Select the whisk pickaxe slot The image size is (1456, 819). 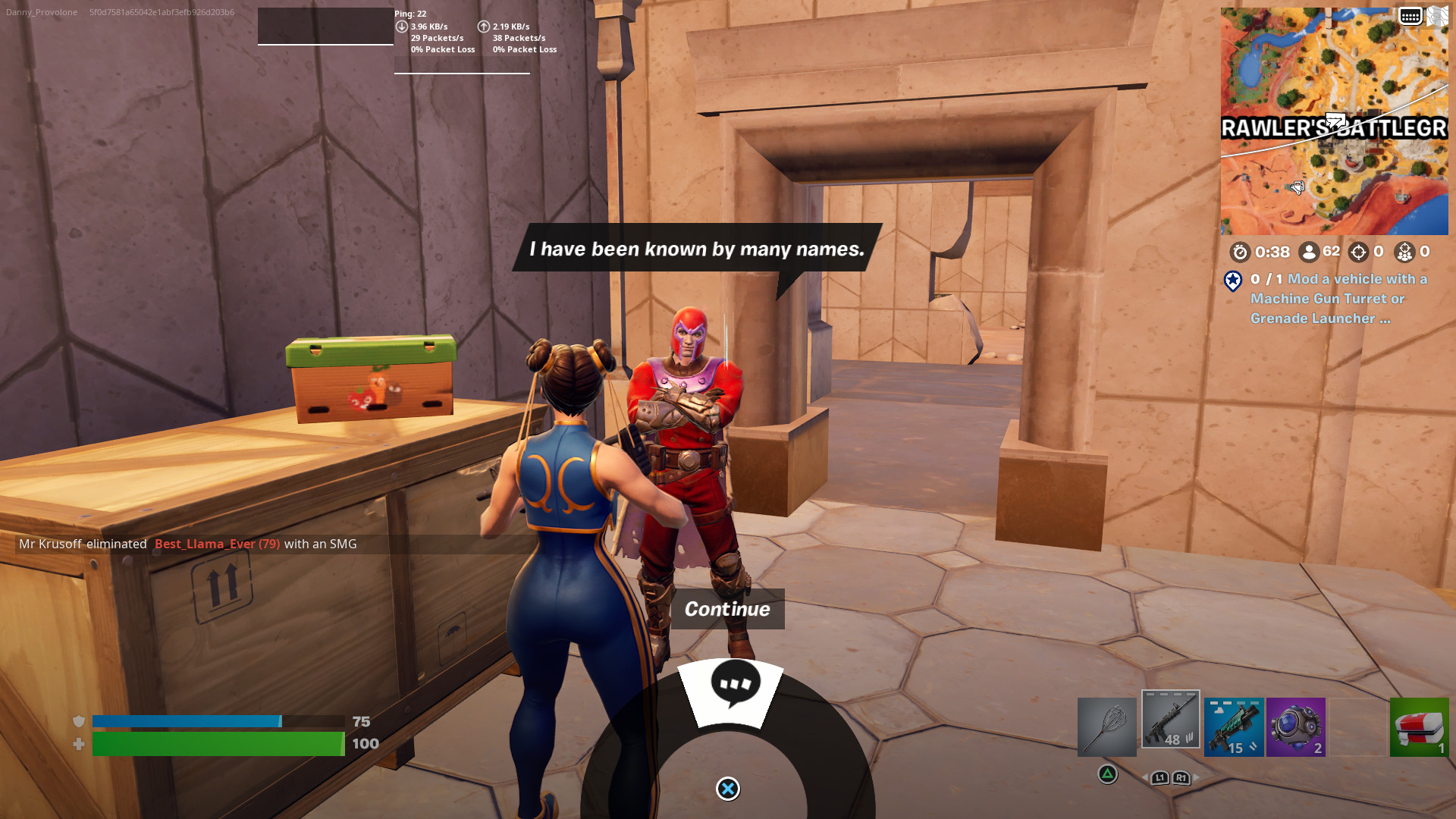1106,727
